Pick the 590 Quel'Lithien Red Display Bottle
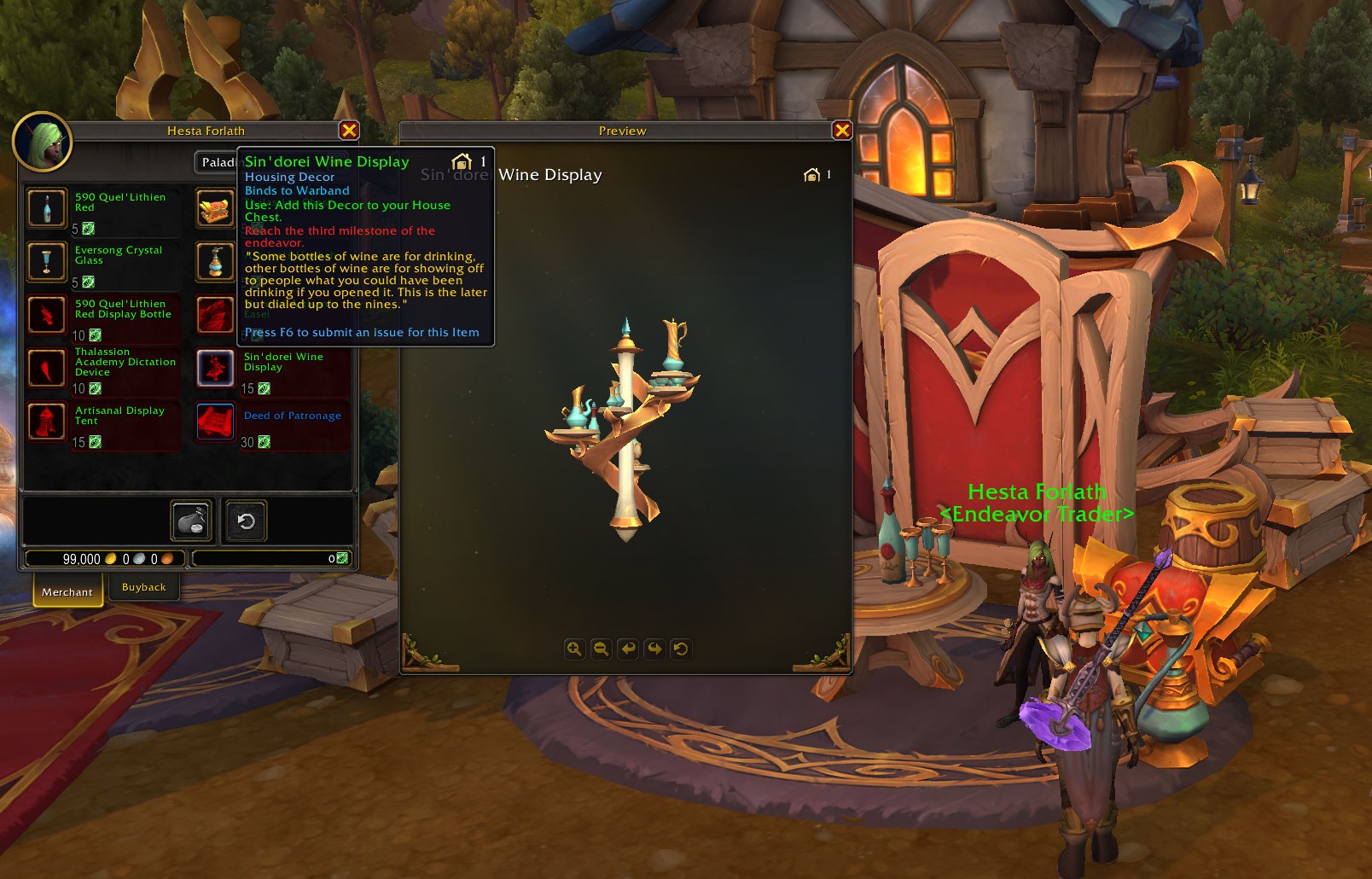 [47, 314]
